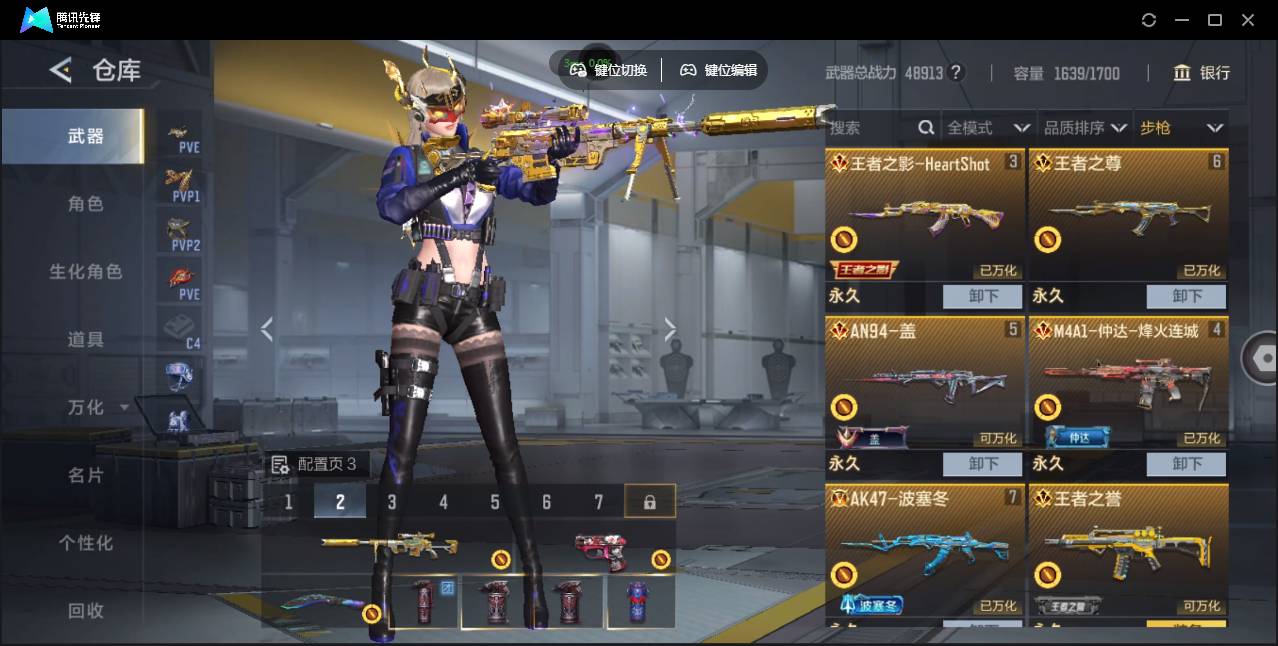This screenshot has width=1278, height=646.
Task: Select the 名片 category
Action: (x=85, y=476)
